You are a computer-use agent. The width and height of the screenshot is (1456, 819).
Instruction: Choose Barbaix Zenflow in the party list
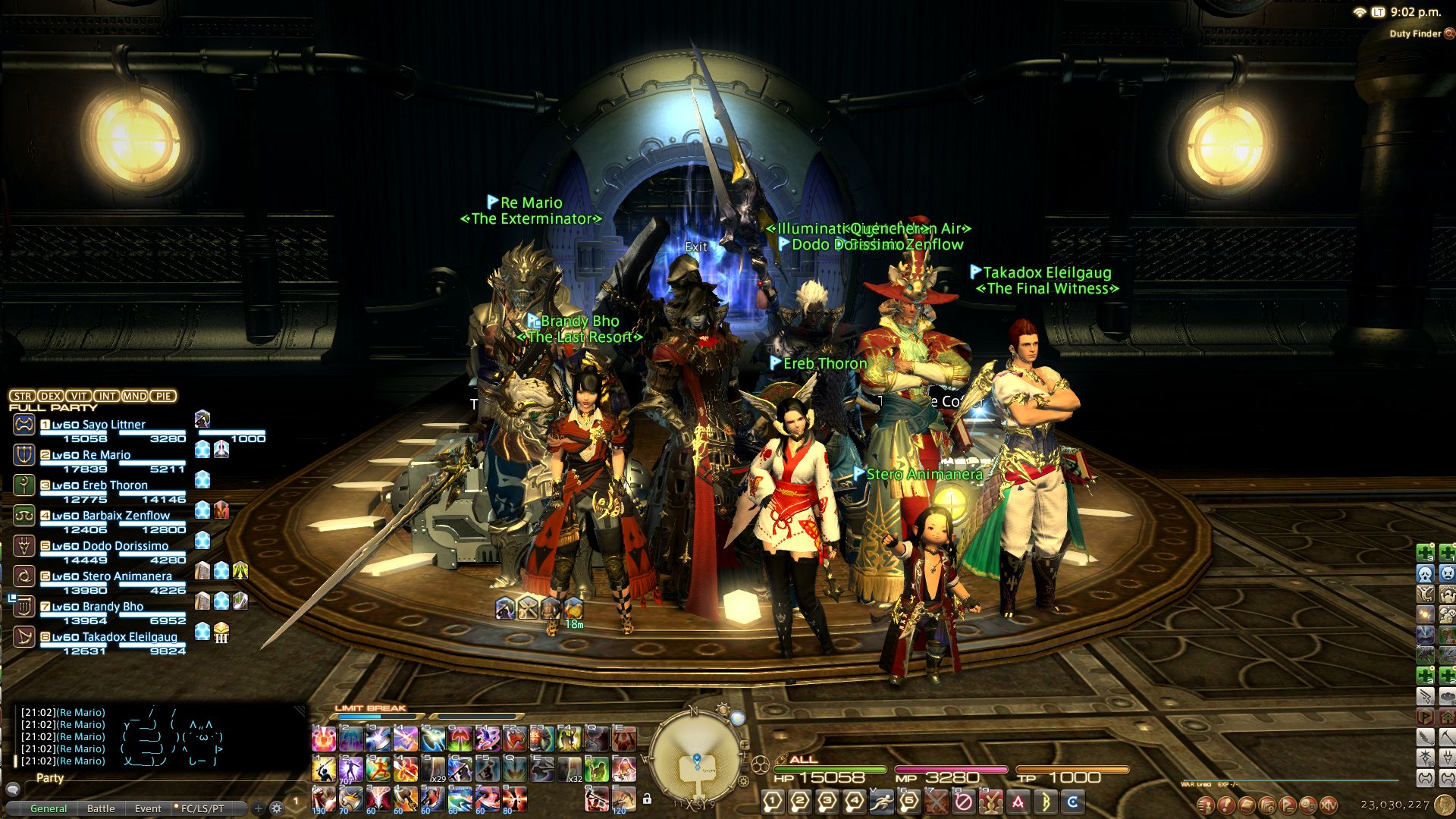click(126, 516)
